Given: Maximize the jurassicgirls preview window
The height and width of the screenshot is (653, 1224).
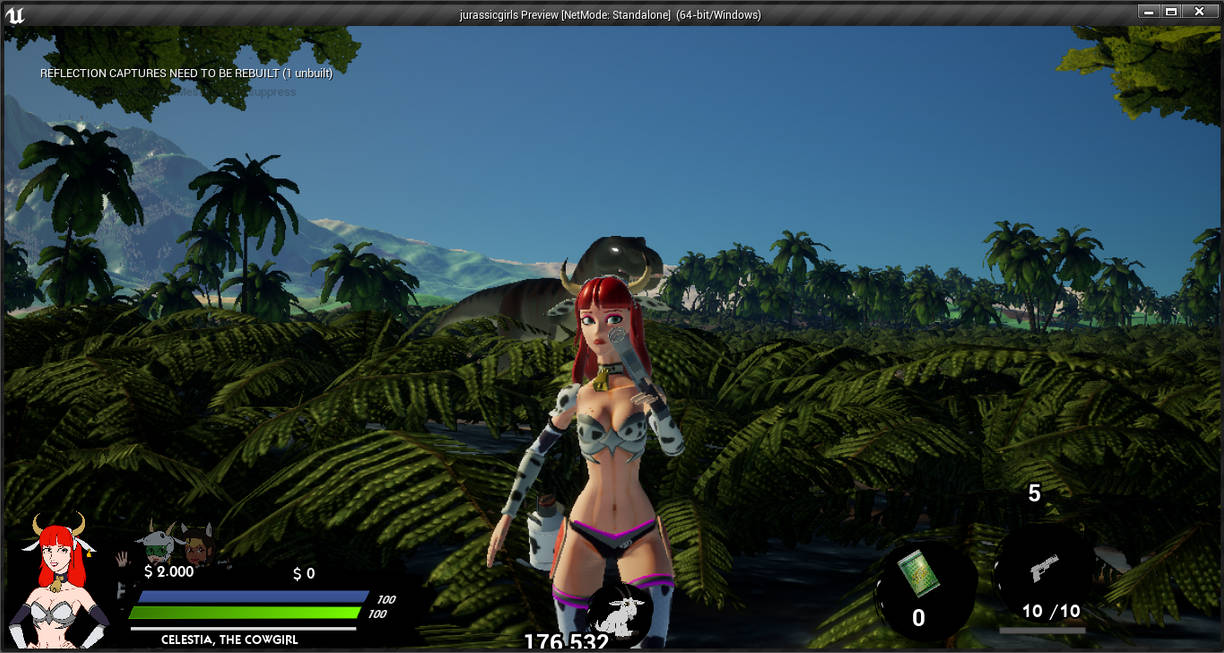Looking at the screenshot, I should coord(1172,11).
